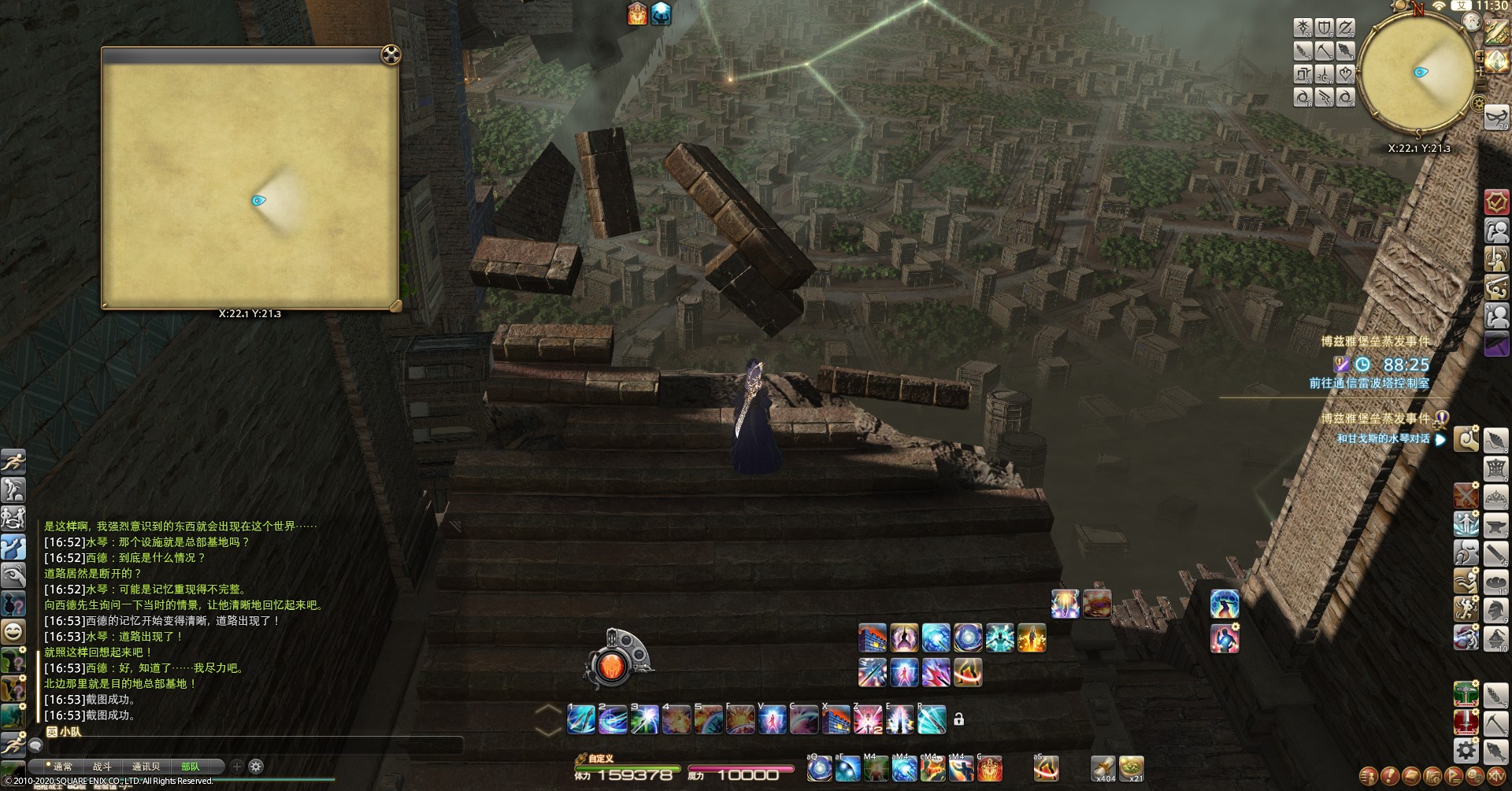Switch to the shield job icon
The image size is (1512, 791).
pos(1324,28)
